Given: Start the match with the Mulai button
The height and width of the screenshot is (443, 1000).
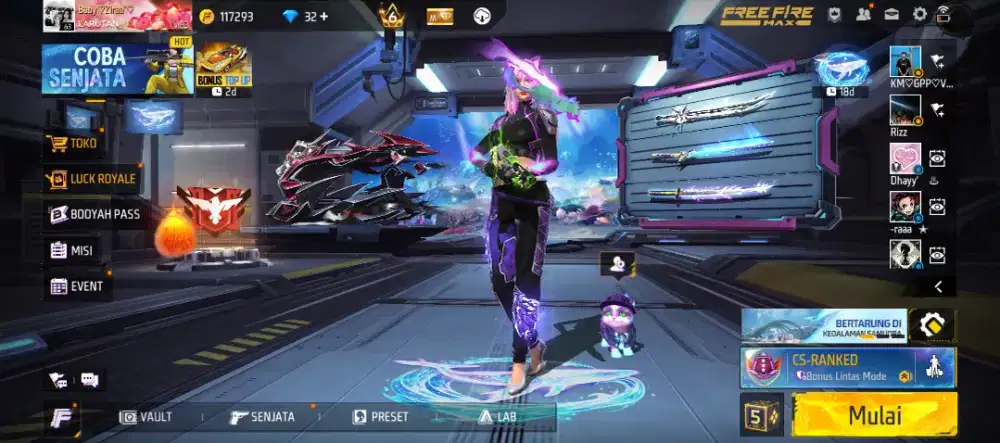Looking at the screenshot, I should pyautogui.click(x=874, y=415).
